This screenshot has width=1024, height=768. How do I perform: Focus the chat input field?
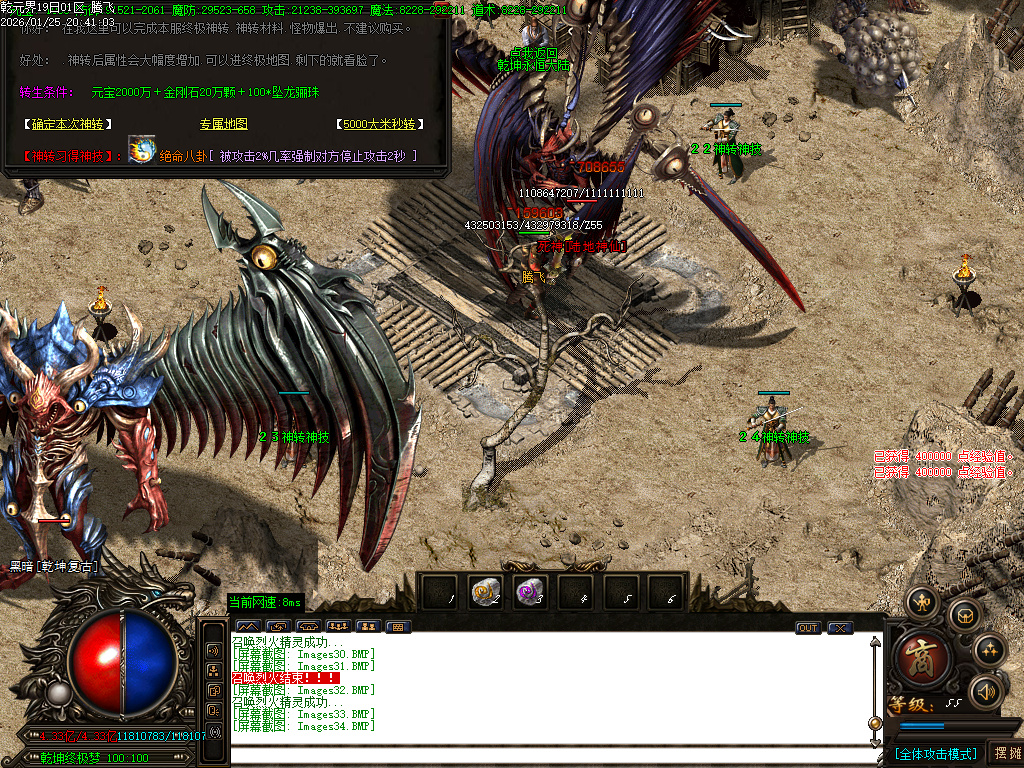click(550, 755)
